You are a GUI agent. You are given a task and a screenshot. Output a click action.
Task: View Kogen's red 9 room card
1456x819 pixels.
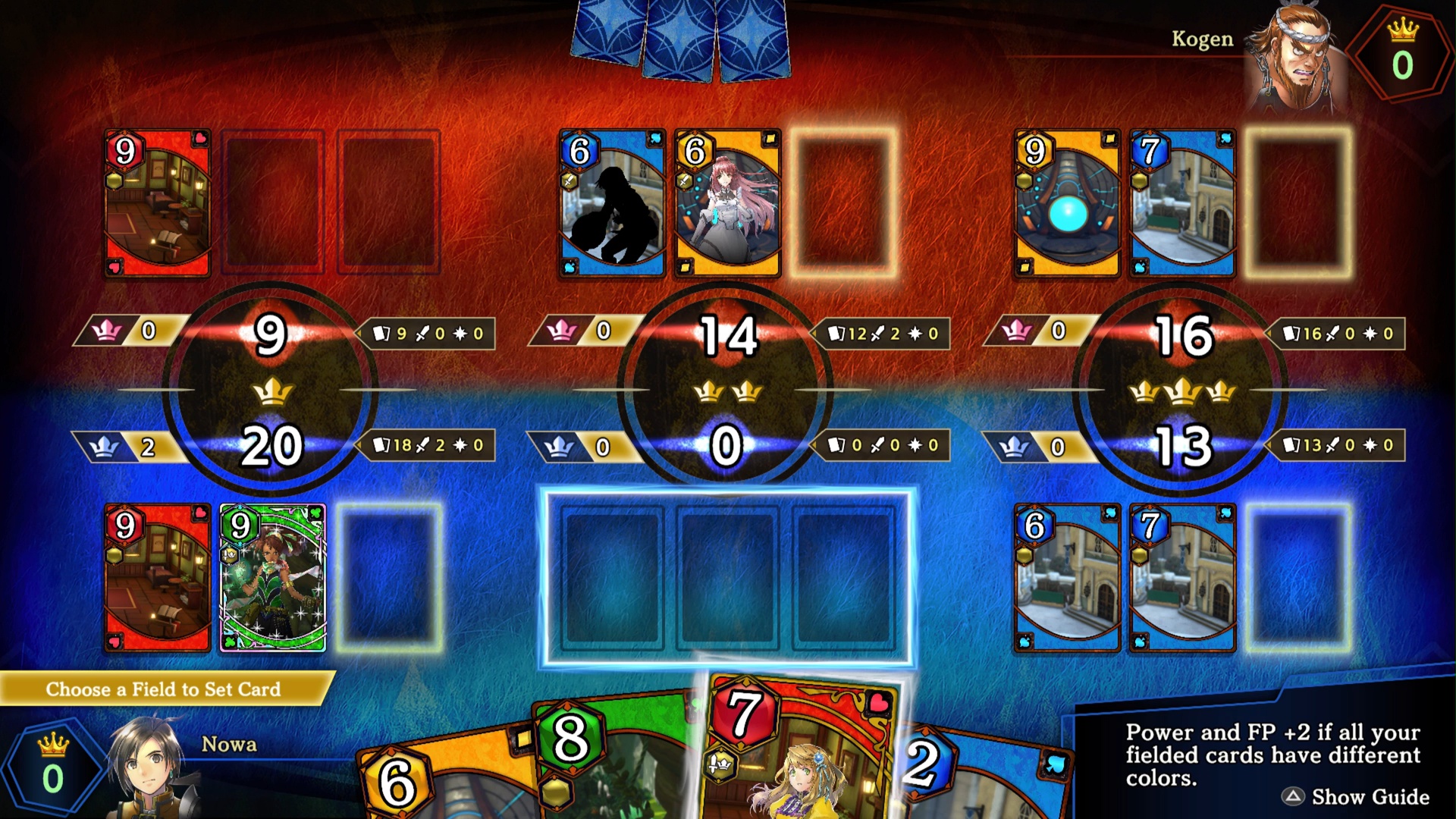tap(157, 202)
